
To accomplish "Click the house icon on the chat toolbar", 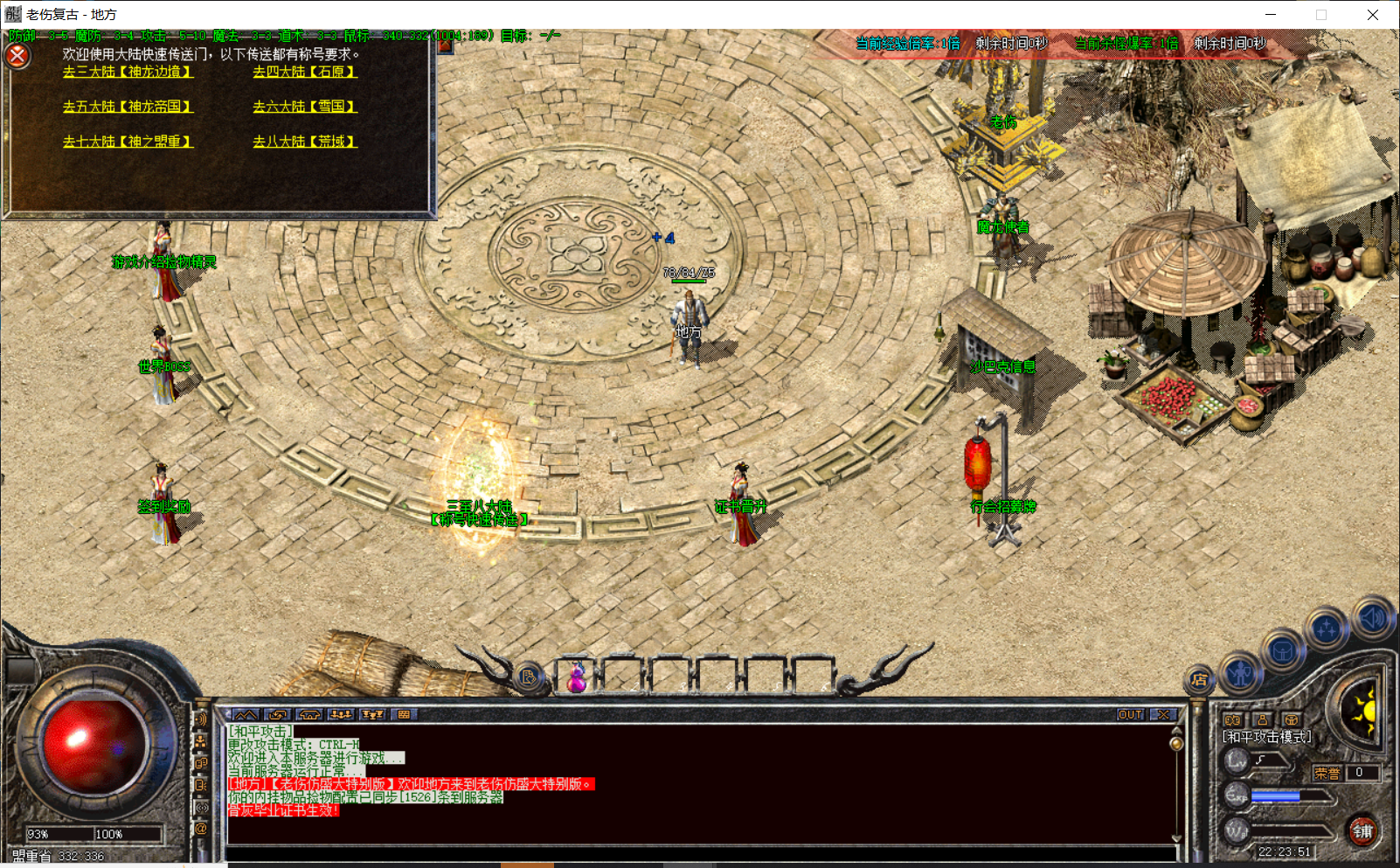I will pos(308,714).
